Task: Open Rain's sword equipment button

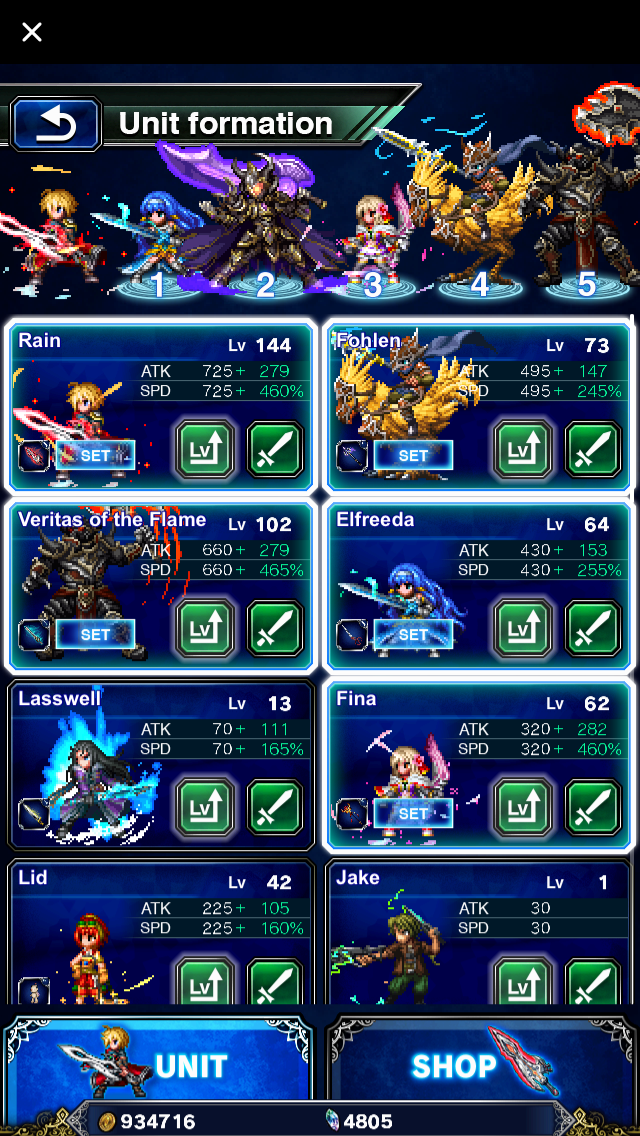Action: [x=275, y=449]
